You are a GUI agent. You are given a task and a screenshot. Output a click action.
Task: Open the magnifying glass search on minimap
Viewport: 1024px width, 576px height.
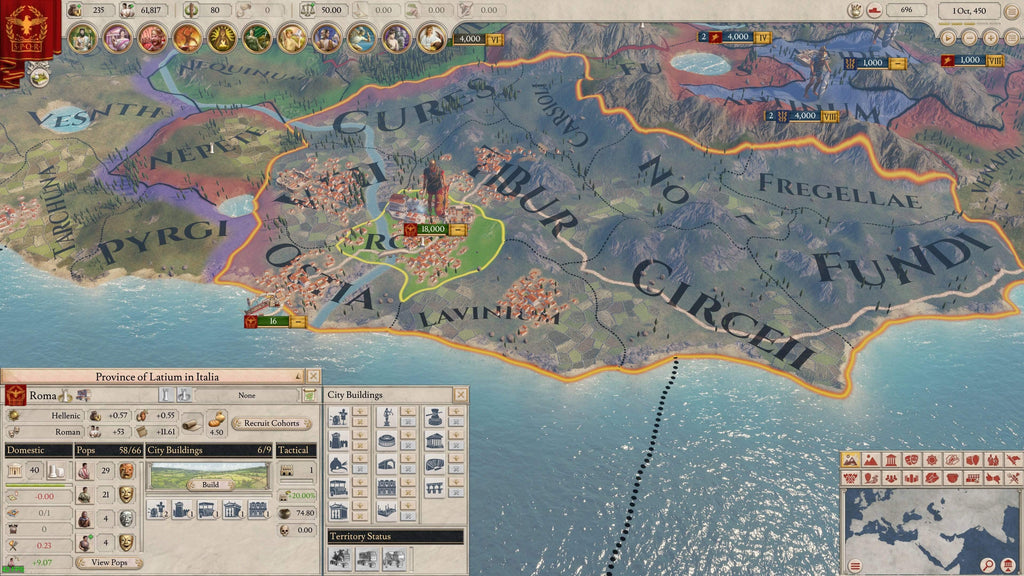tap(988, 565)
